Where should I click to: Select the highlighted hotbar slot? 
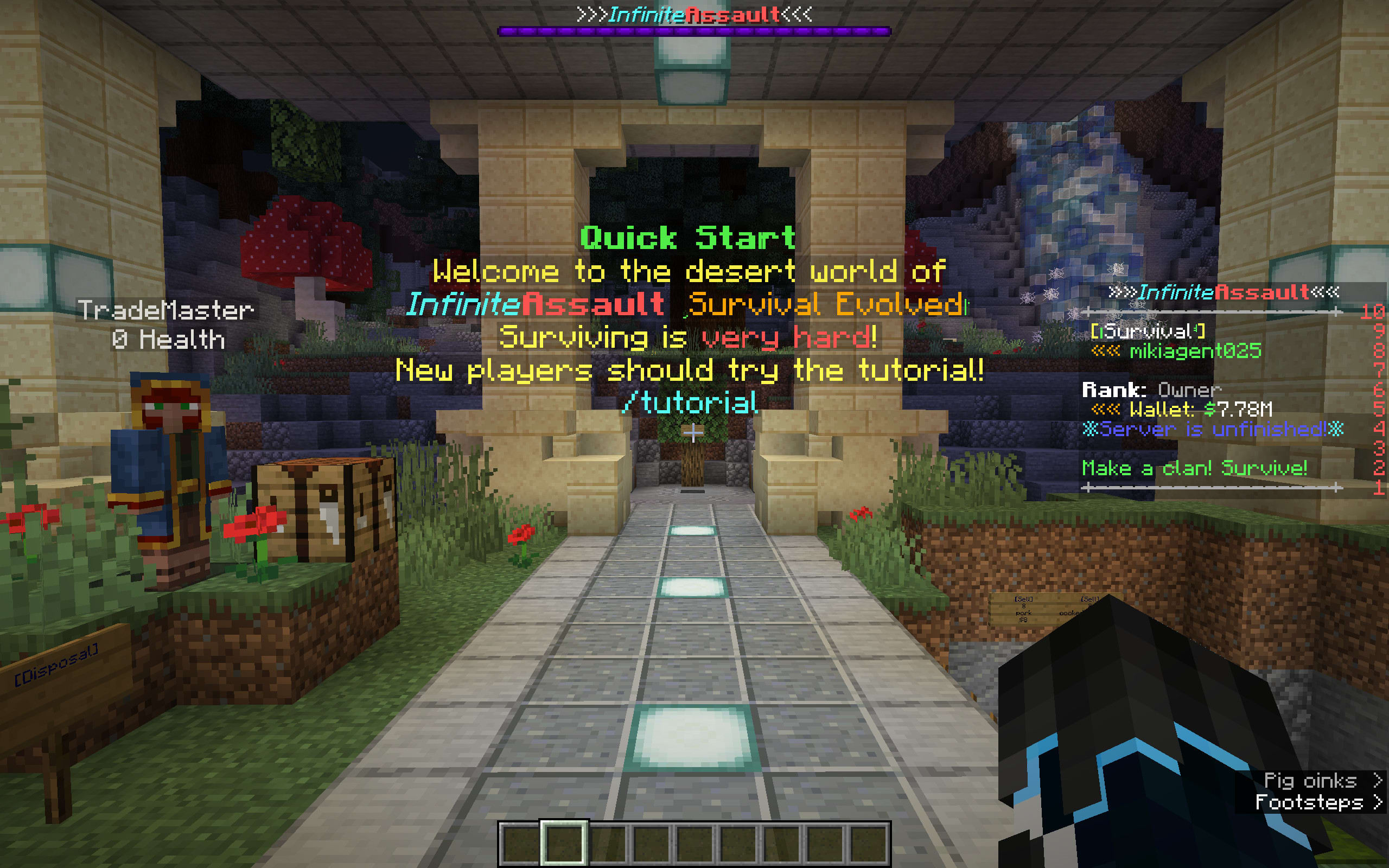[x=564, y=843]
